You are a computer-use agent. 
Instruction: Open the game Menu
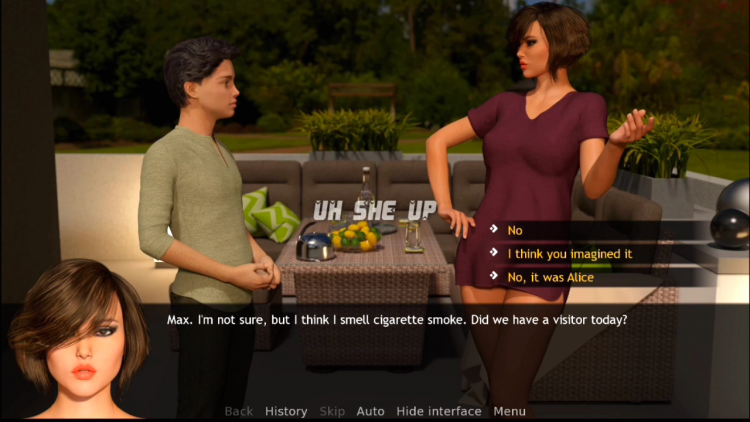point(509,411)
